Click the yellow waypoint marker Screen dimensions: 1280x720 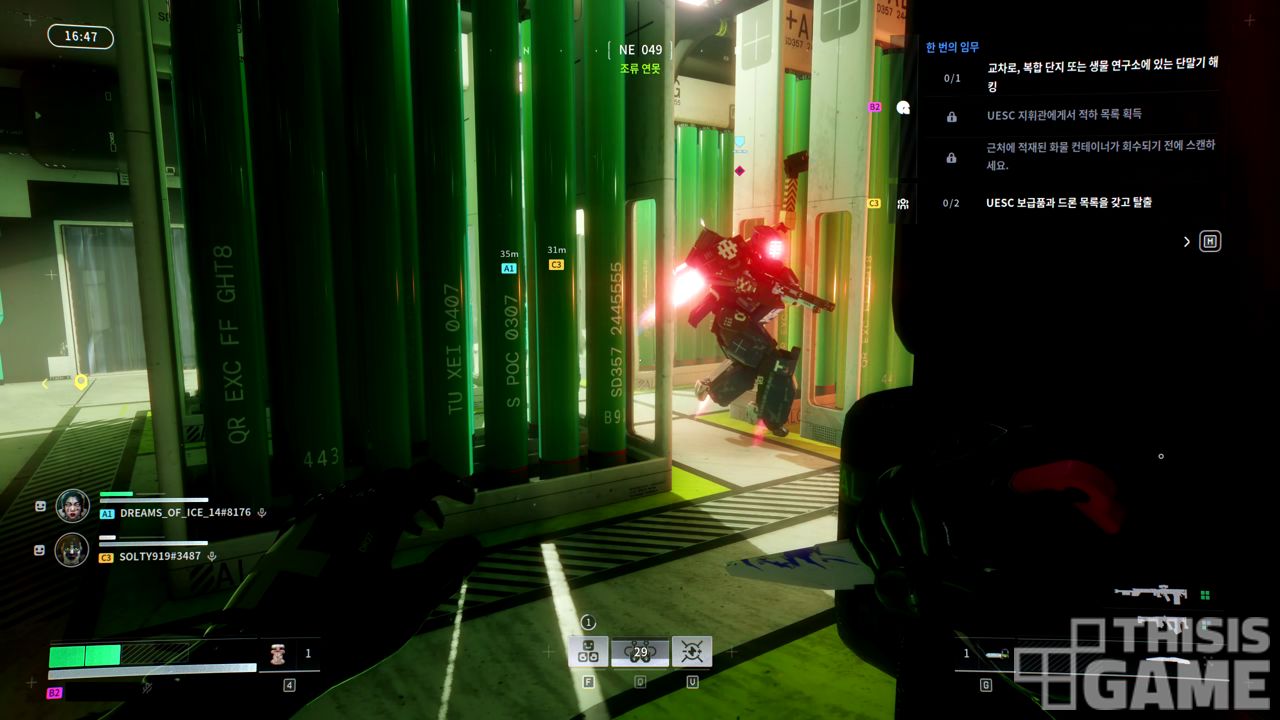(81, 381)
